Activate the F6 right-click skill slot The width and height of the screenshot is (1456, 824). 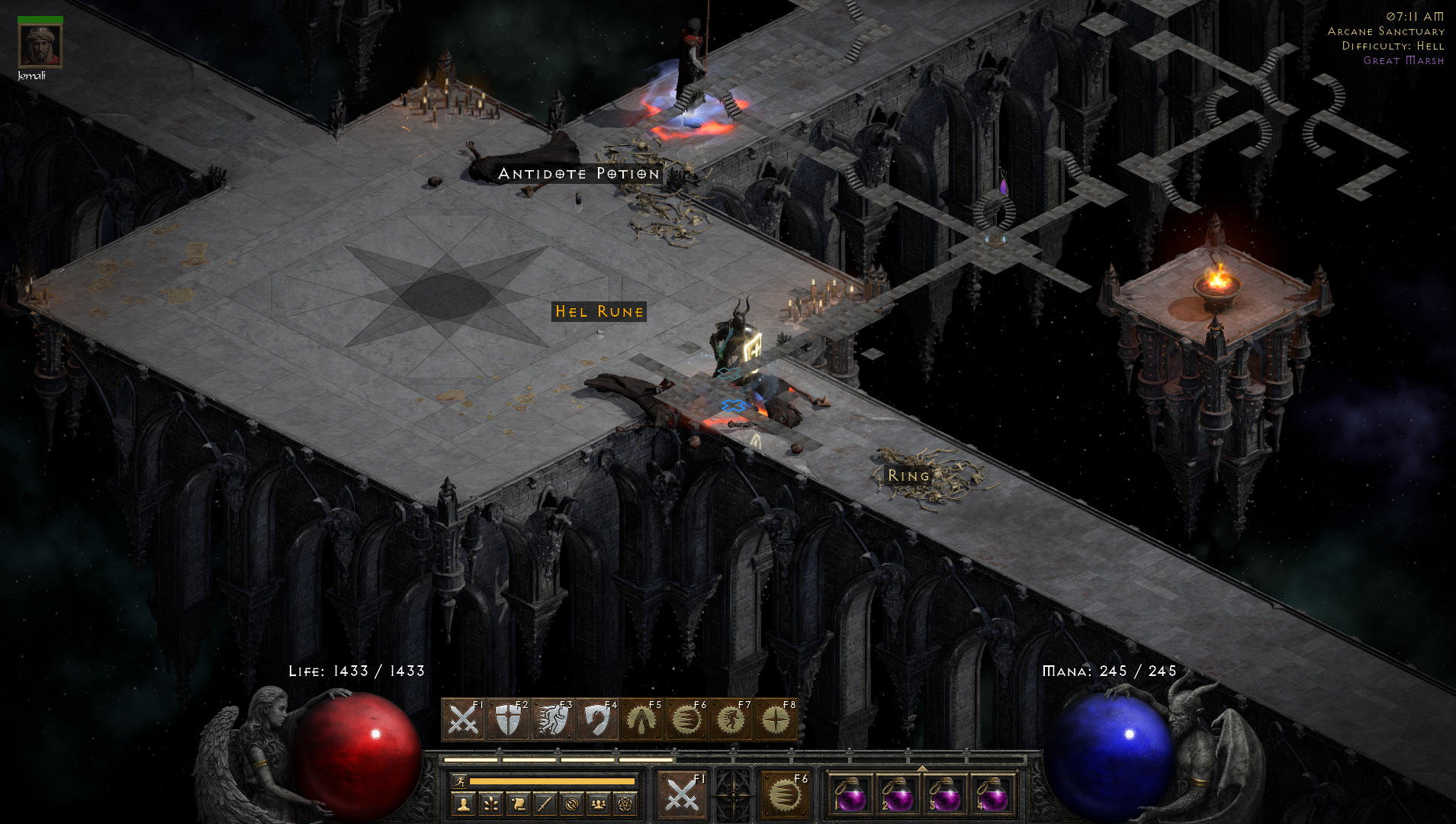coord(785,795)
